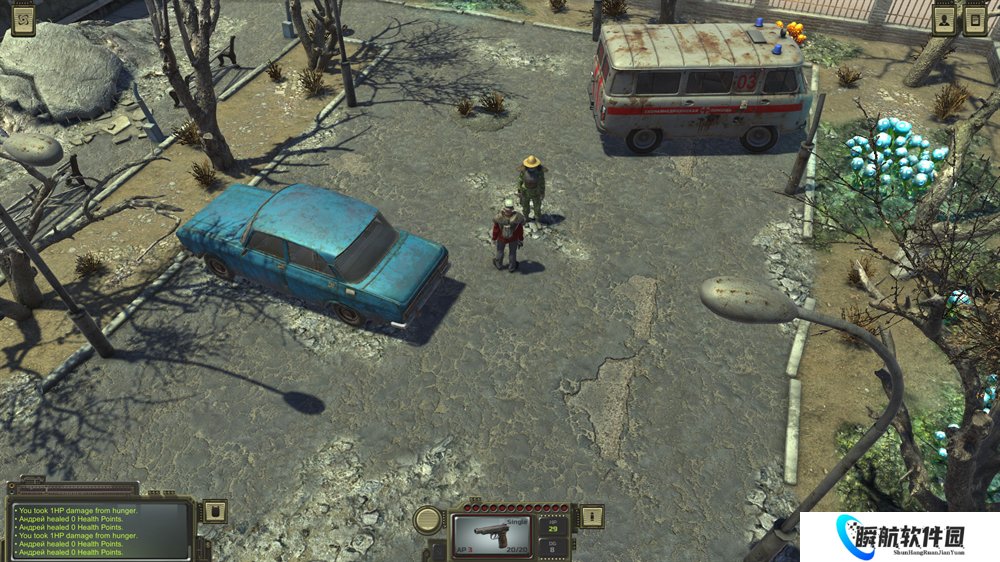This screenshot has width=1000, height=562.
Task: Open the character portrait screen
Action: click(944, 19)
